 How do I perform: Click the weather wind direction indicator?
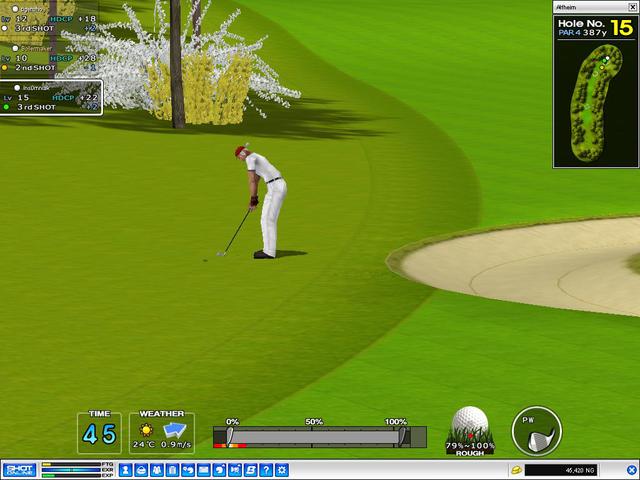tap(176, 430)
